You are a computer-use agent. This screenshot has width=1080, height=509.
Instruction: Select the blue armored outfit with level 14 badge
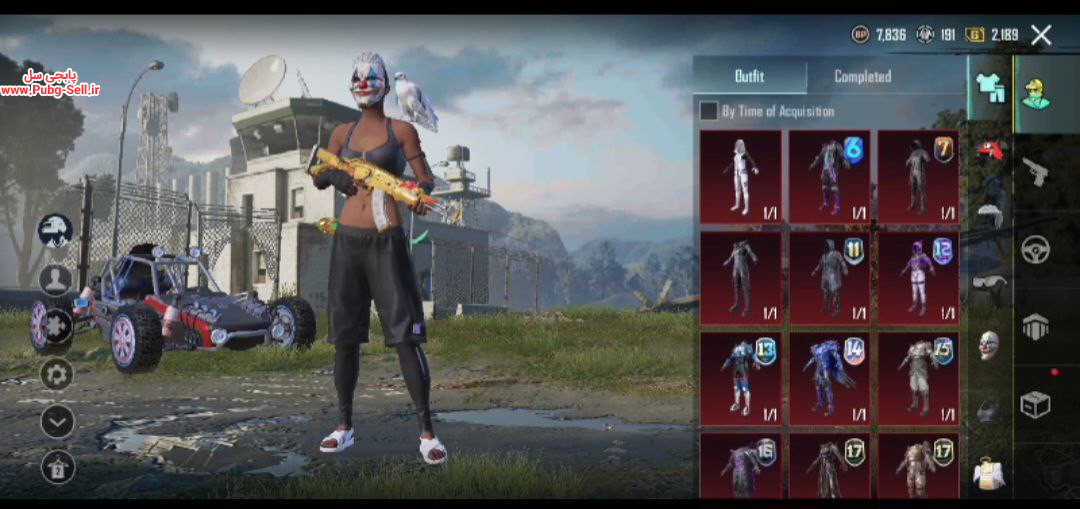pos(829,378)
